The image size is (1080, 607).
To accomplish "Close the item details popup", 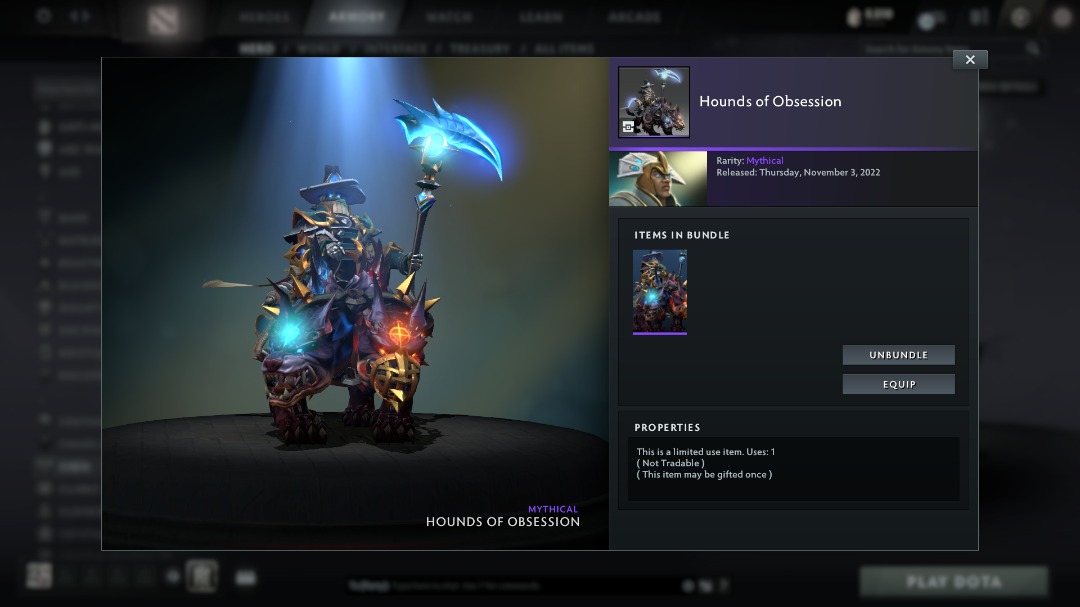I will [x=970, y=60].
